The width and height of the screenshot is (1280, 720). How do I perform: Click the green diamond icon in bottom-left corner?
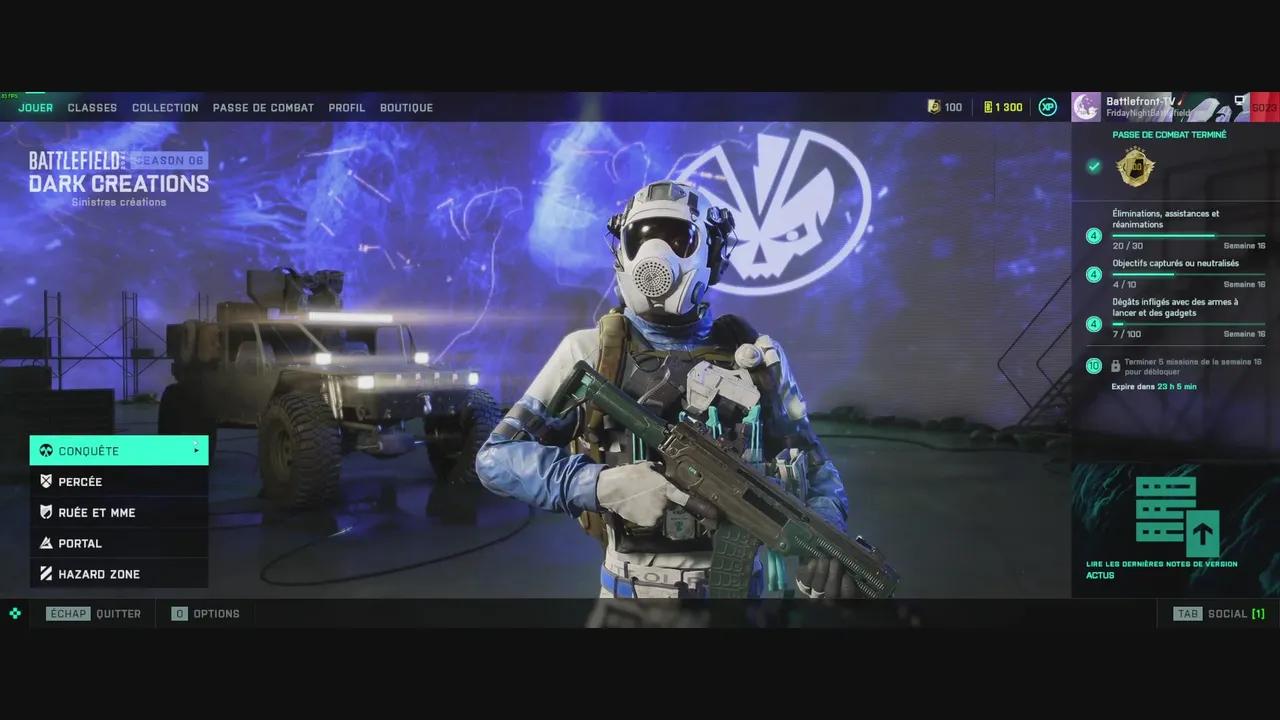(14, 613)
